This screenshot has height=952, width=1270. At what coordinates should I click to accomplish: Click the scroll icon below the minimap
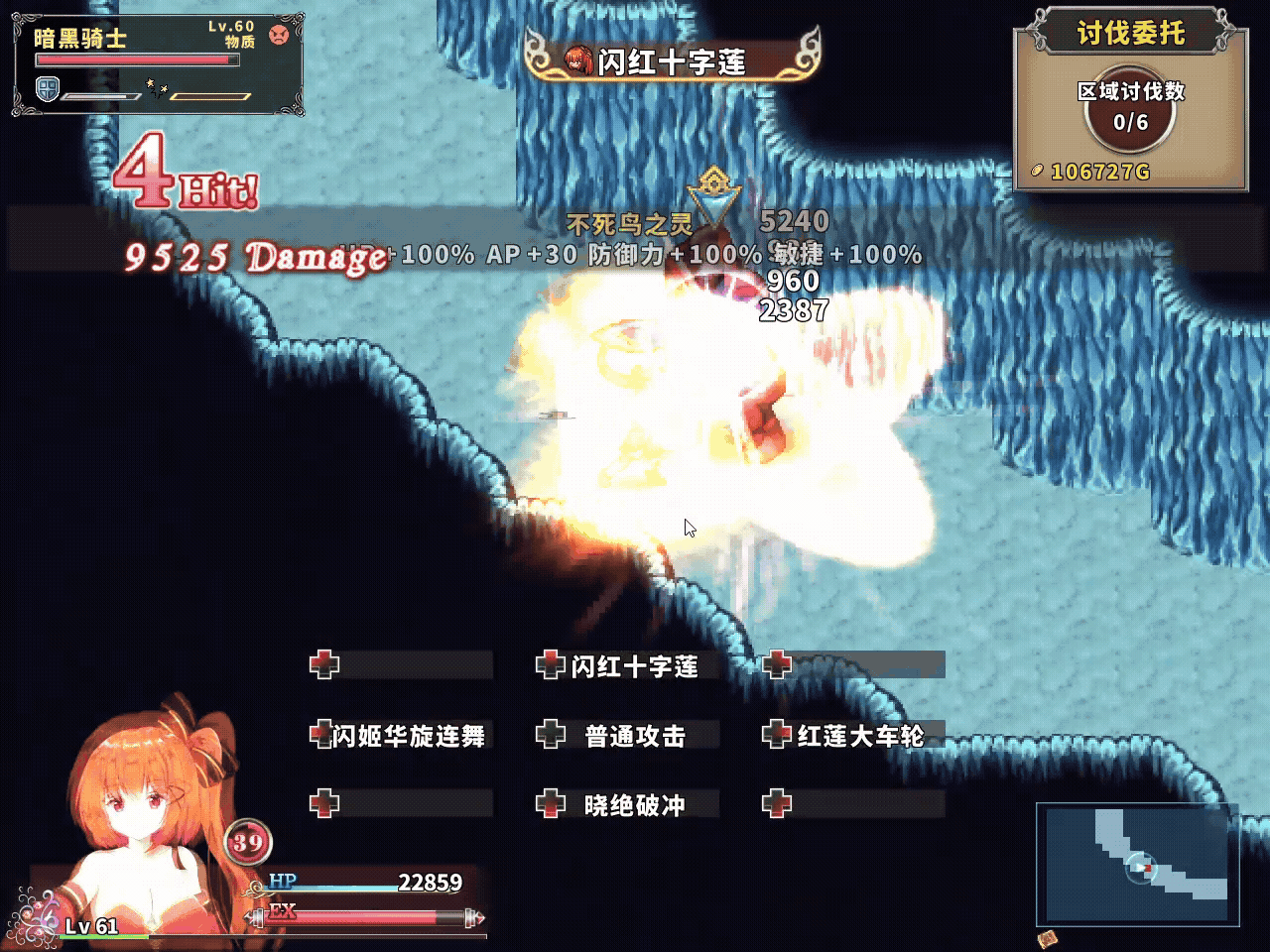click(x=1047, y=938)
